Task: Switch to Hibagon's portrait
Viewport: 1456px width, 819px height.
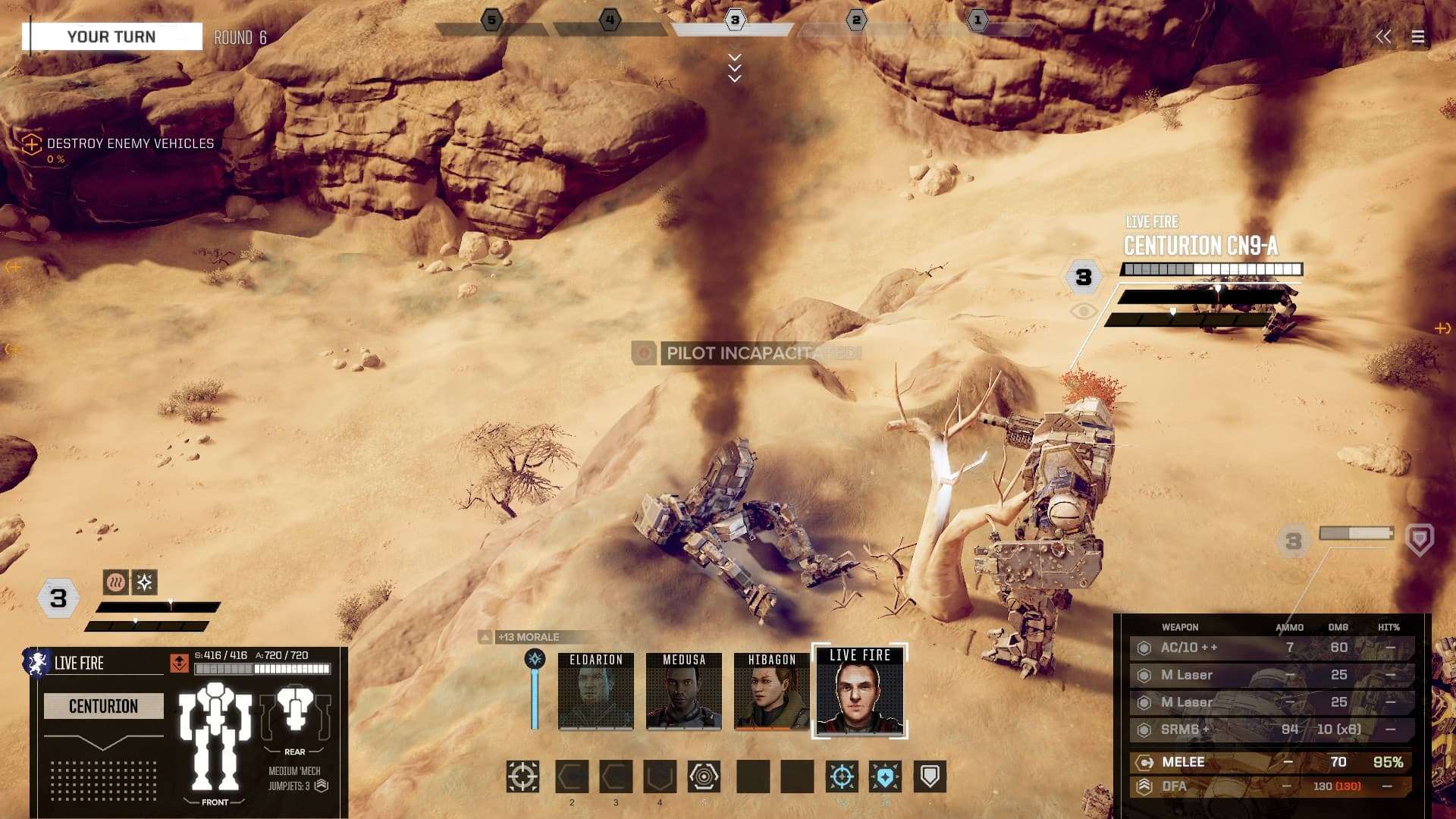Action: [772, 692]
